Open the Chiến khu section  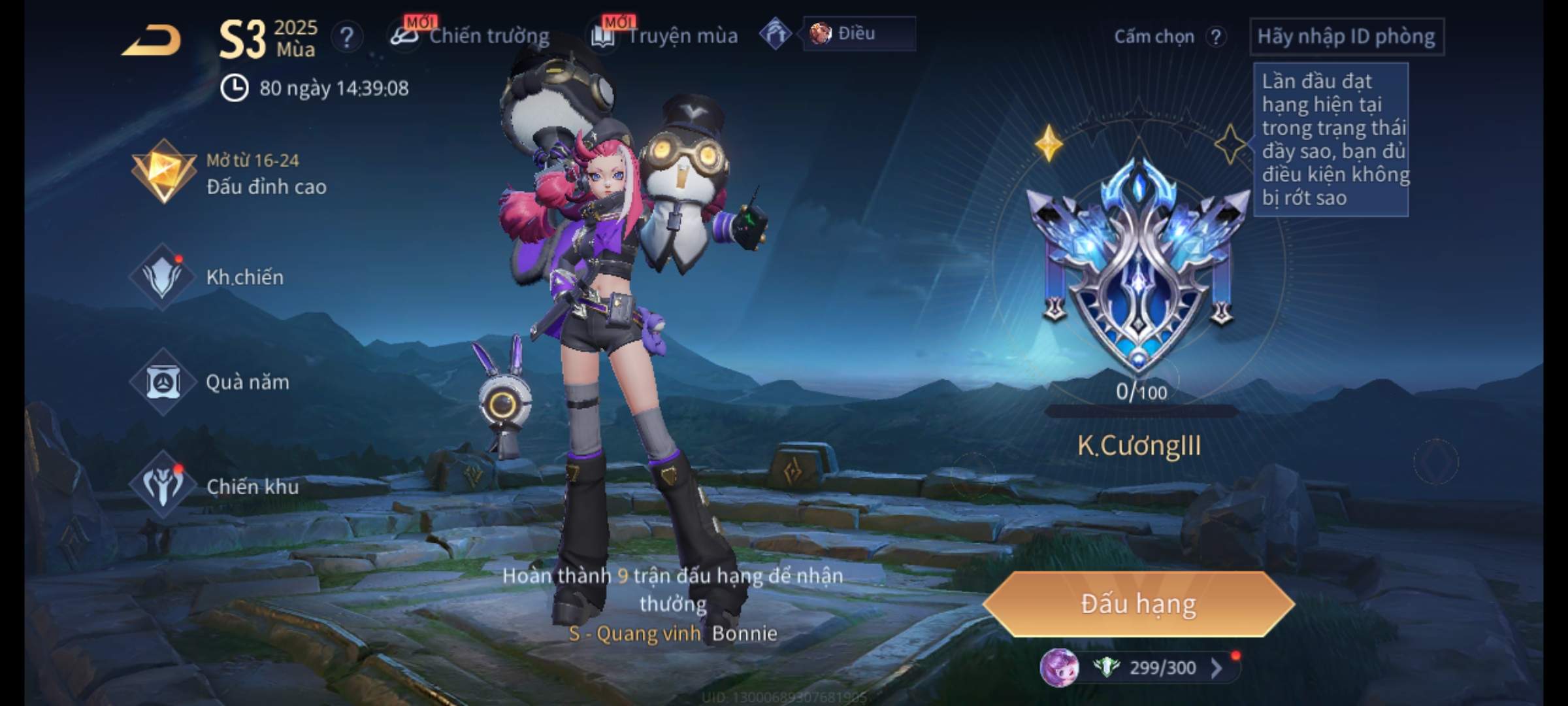(x=214, y=486)
